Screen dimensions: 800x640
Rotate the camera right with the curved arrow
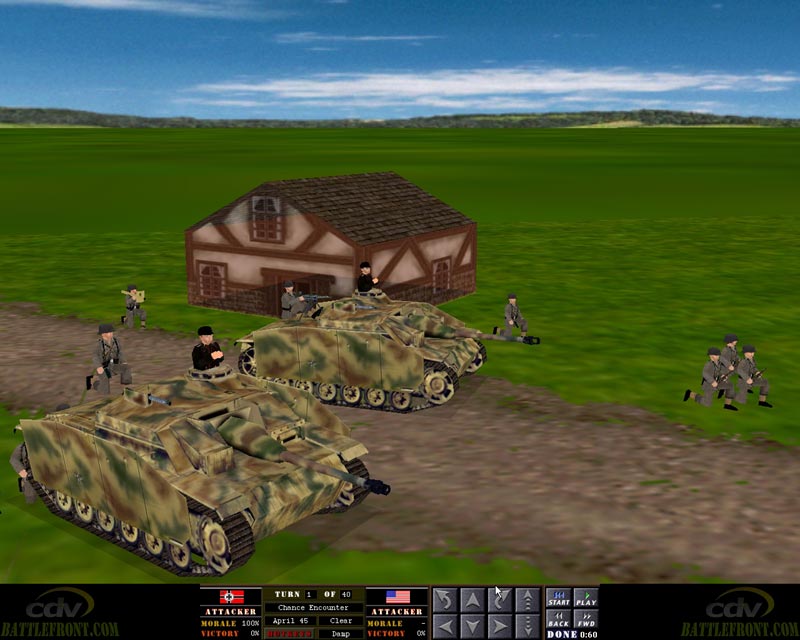point(499,600)
